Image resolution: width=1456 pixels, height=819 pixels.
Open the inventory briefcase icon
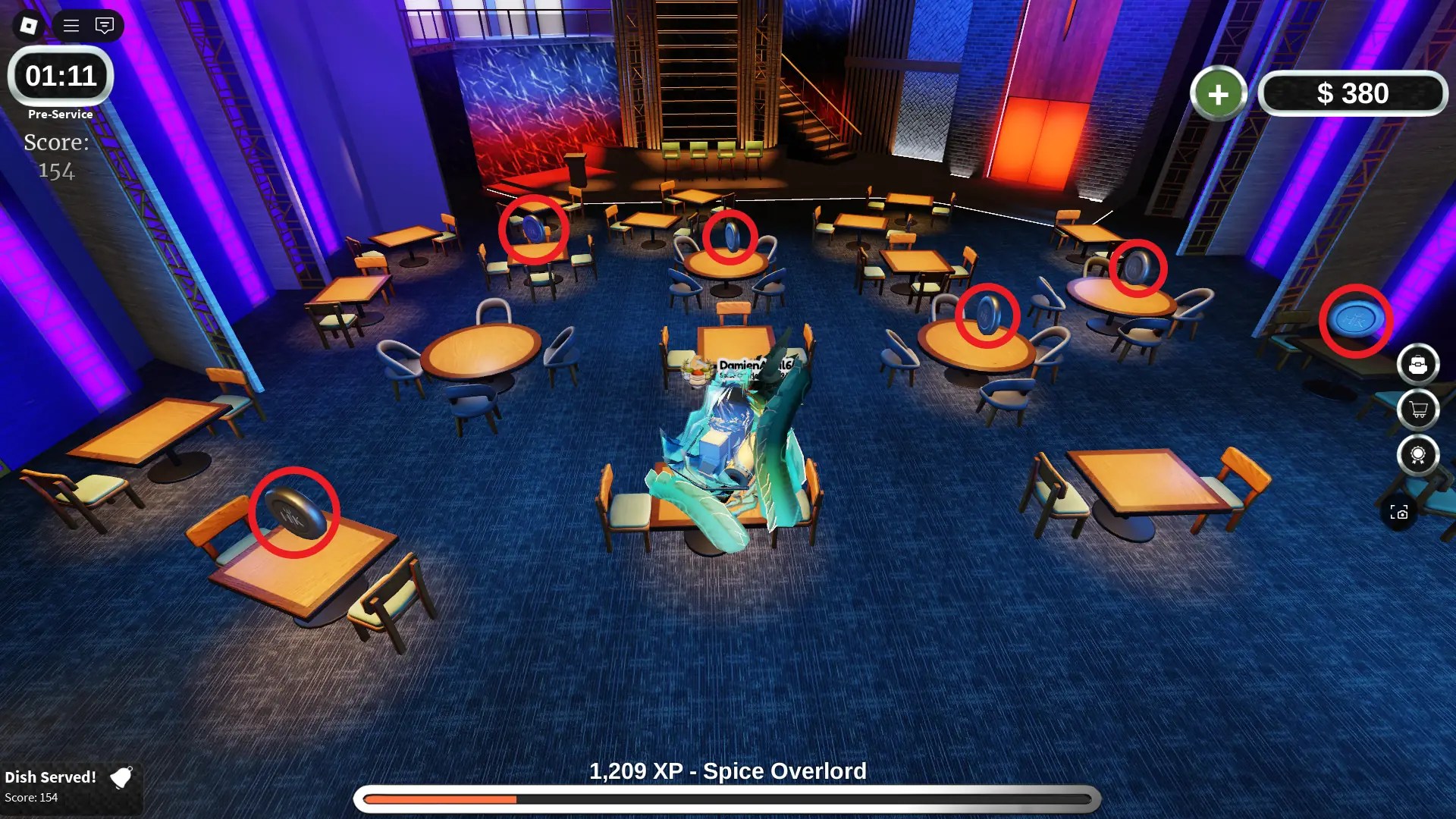click(x=1420, y=365)
